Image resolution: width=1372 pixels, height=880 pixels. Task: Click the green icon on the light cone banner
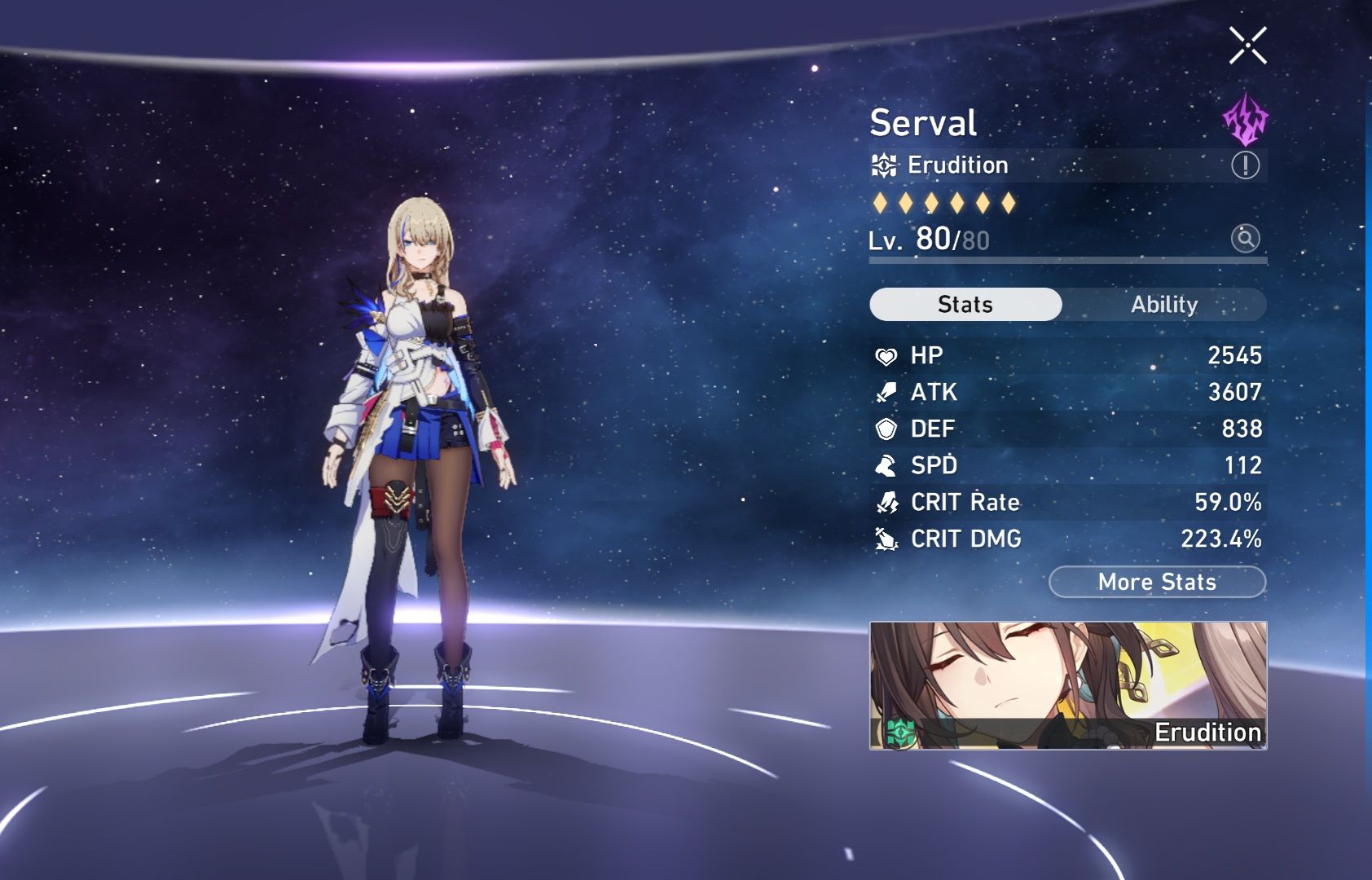coord(899,731)
